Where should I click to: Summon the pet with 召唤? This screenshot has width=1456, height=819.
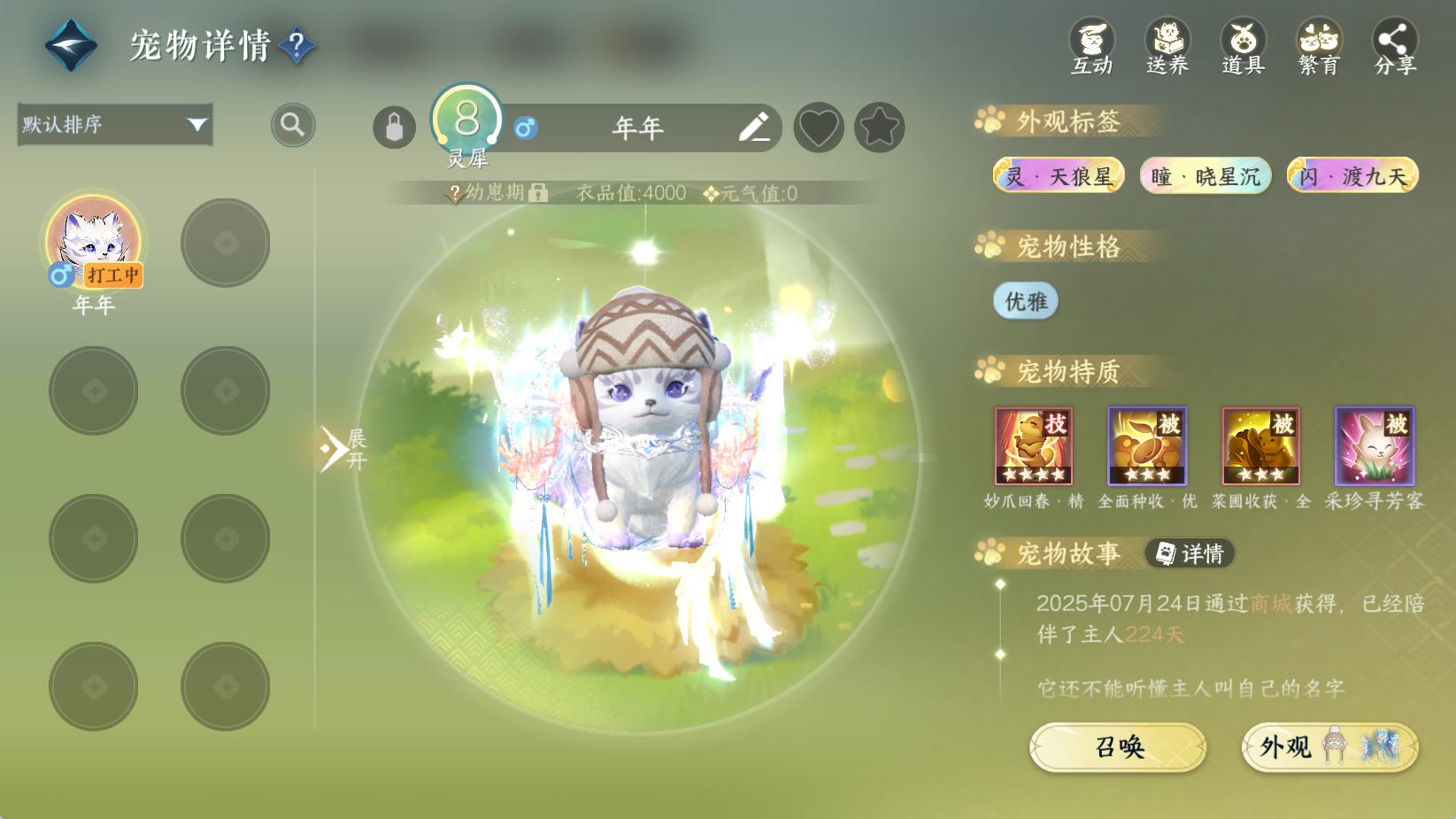pyautogui.click(x=1118, y=747)
